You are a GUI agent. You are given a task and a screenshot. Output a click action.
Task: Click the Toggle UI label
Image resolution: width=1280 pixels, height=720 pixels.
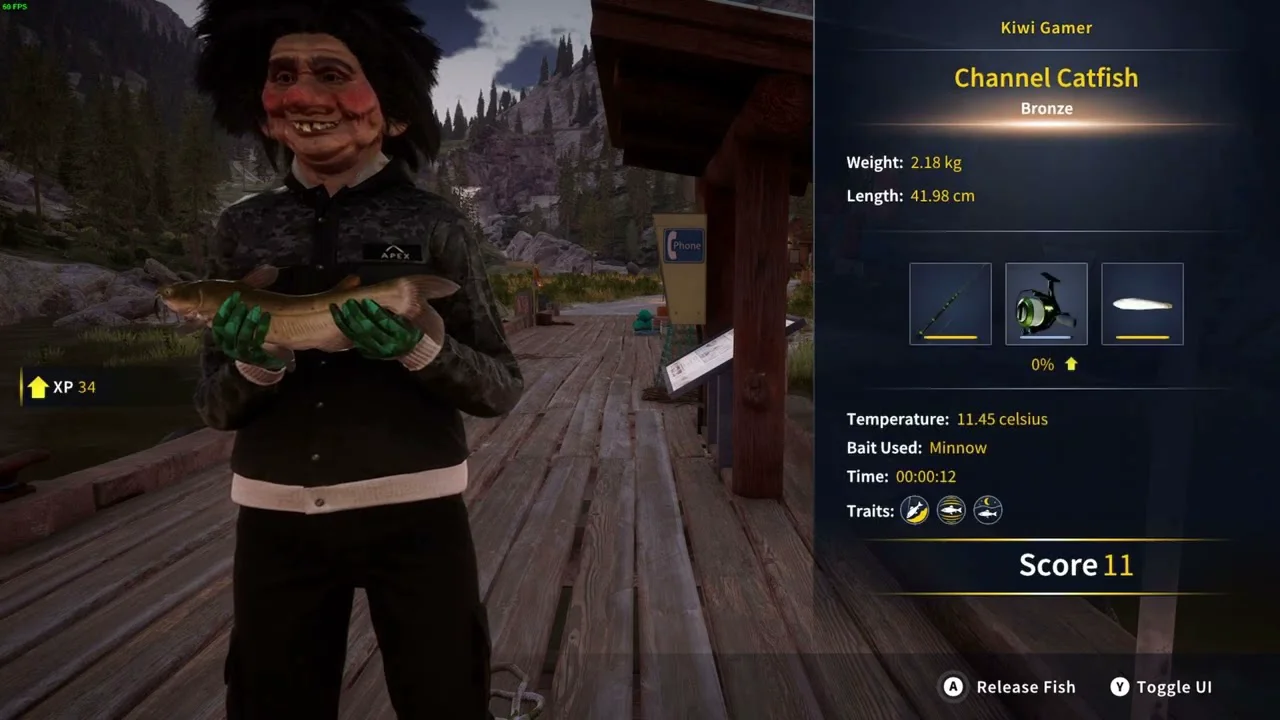(1174, 687)
